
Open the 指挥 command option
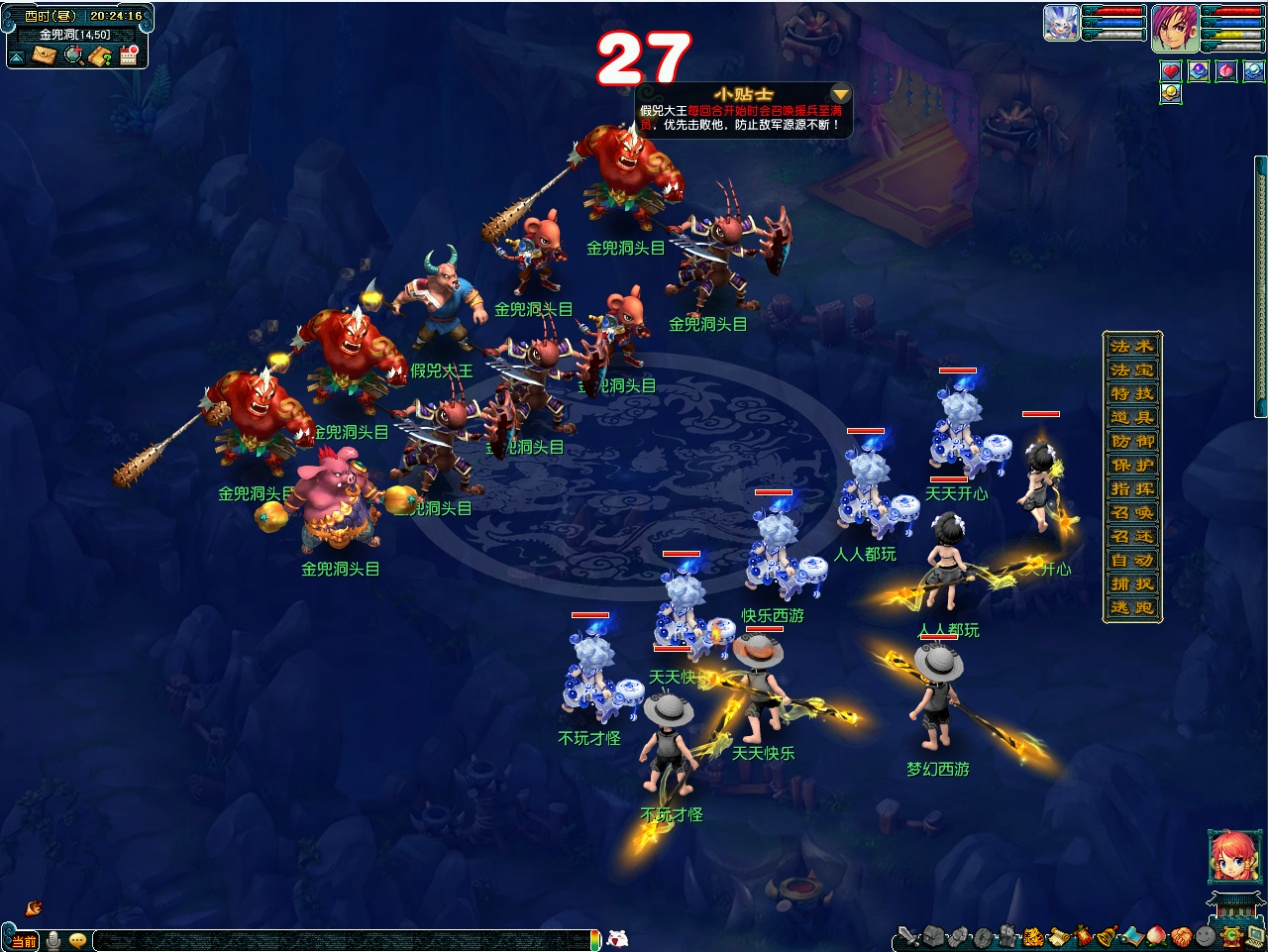(1132, 489)
